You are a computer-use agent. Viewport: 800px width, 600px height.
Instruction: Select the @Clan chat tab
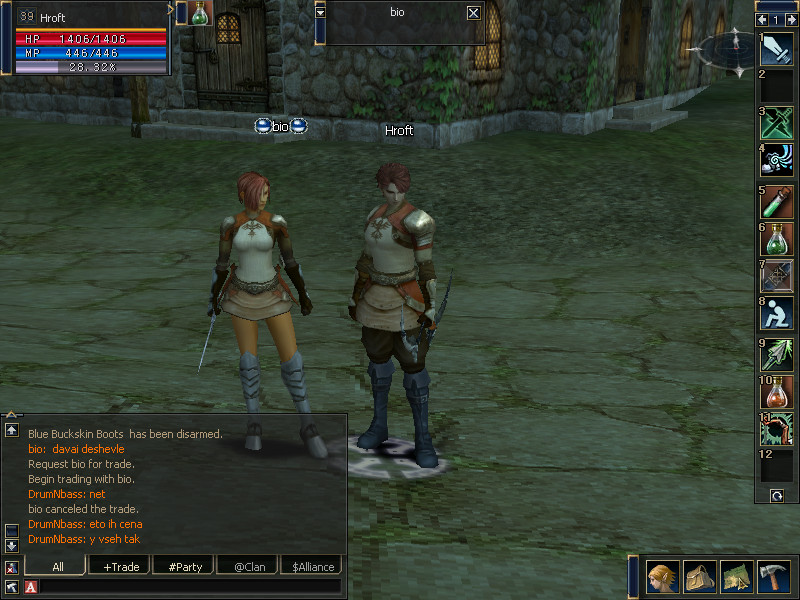[x=249, y=566]
